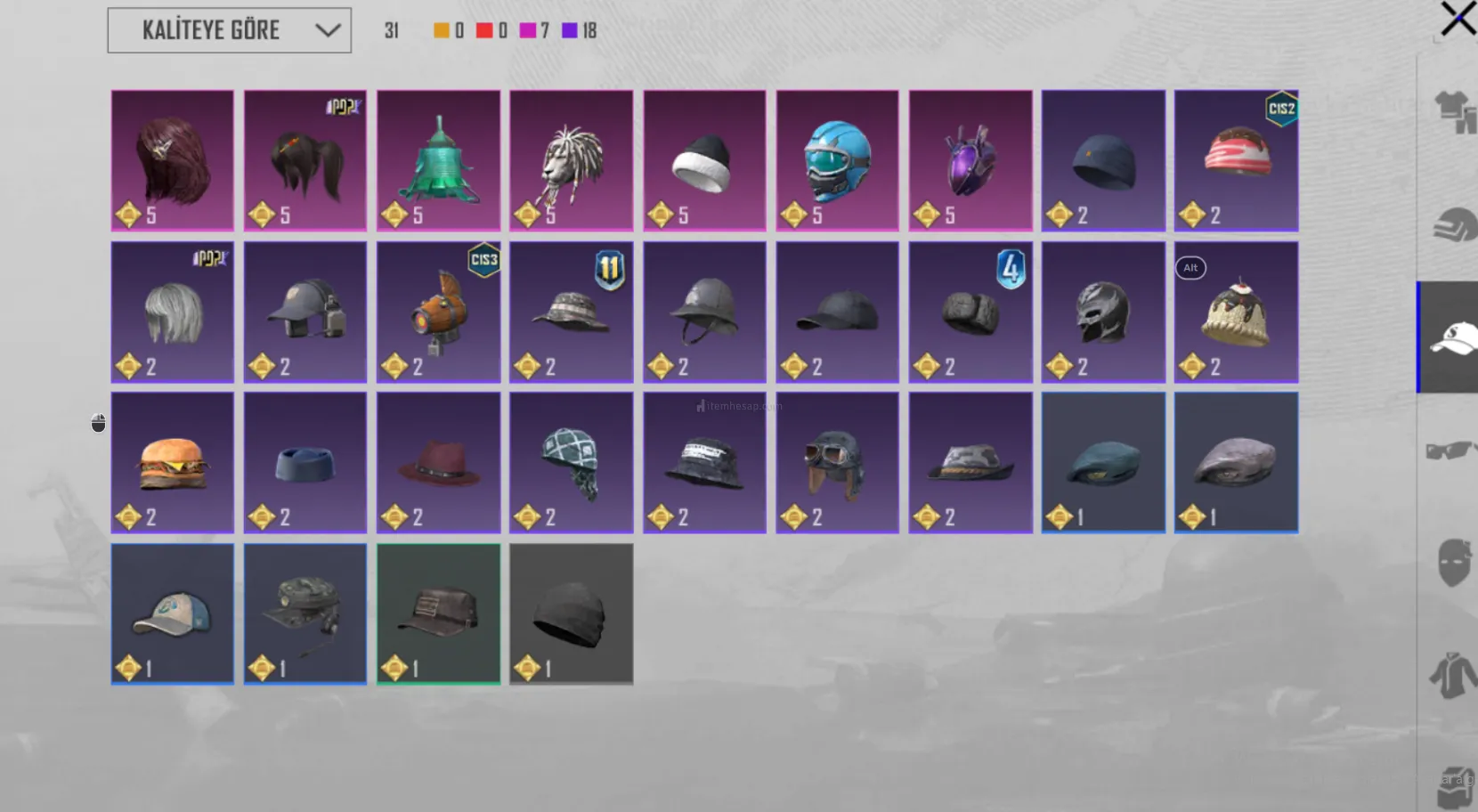Select the white-brimmed black beanie
Screen dimensions: 1478x812
[704, 160]
